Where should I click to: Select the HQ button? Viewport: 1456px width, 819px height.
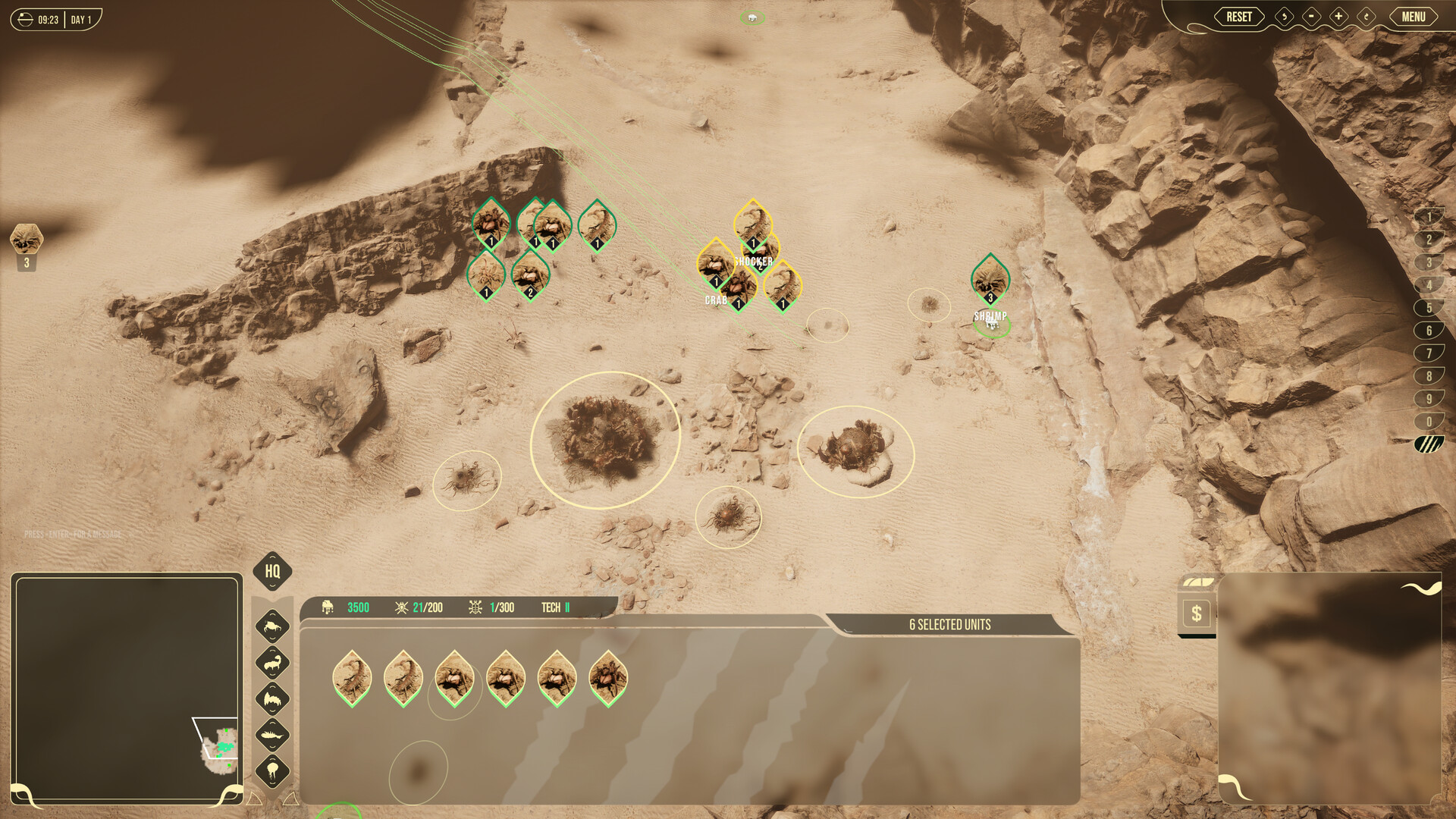click(x=272, y=571)
